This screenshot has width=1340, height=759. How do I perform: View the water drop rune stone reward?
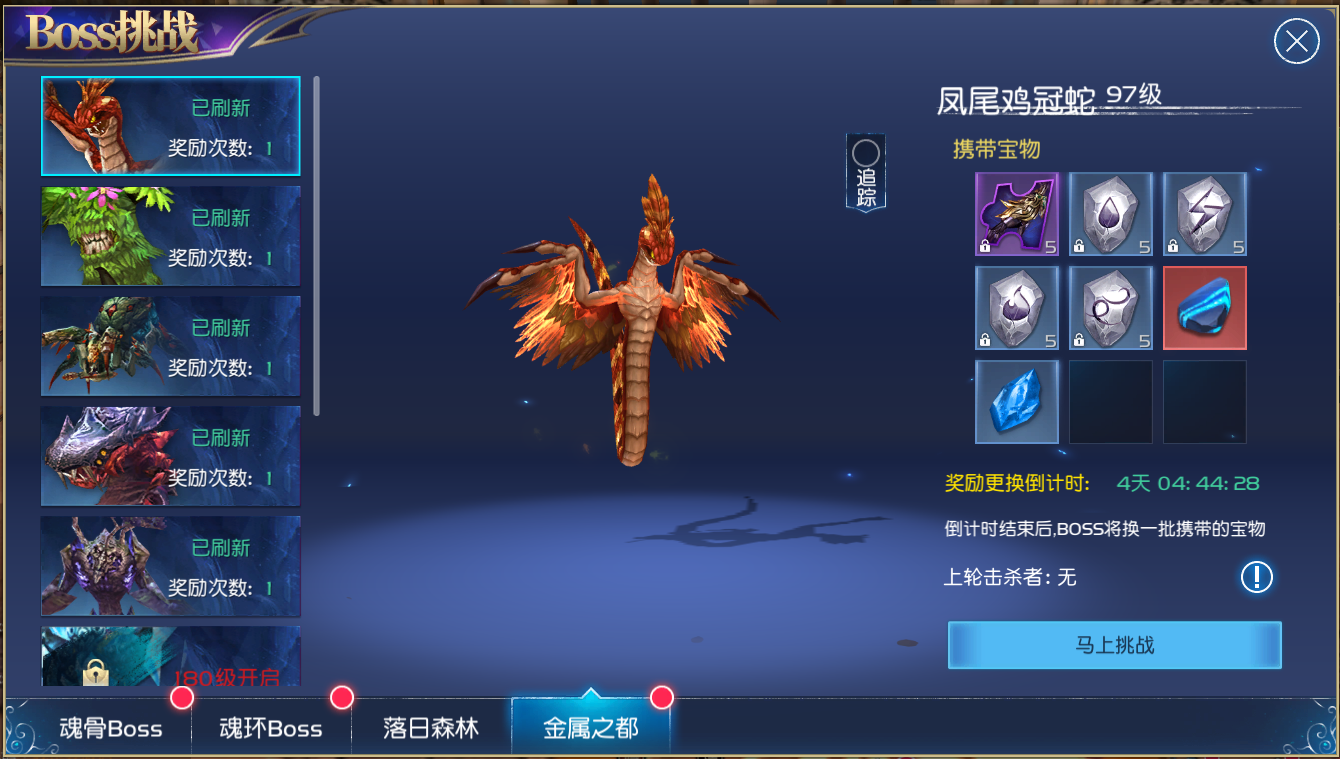coord(1110,214)
